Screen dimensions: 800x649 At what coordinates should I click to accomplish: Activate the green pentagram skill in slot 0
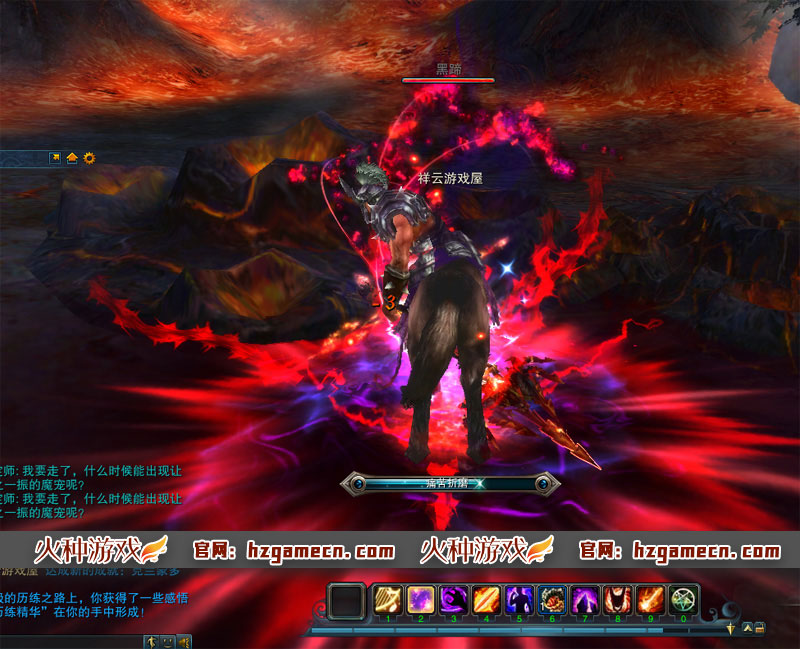click(684, 600)
